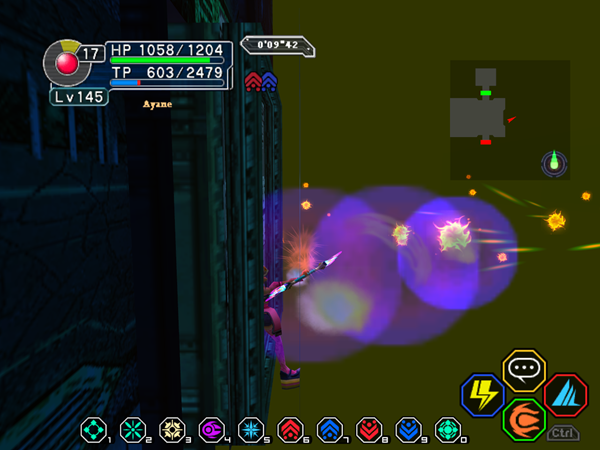This screenshot has height=450, width=600.
Task: Select the teal circle-cross icon in slot 0
Action: (x=448, y=430)
